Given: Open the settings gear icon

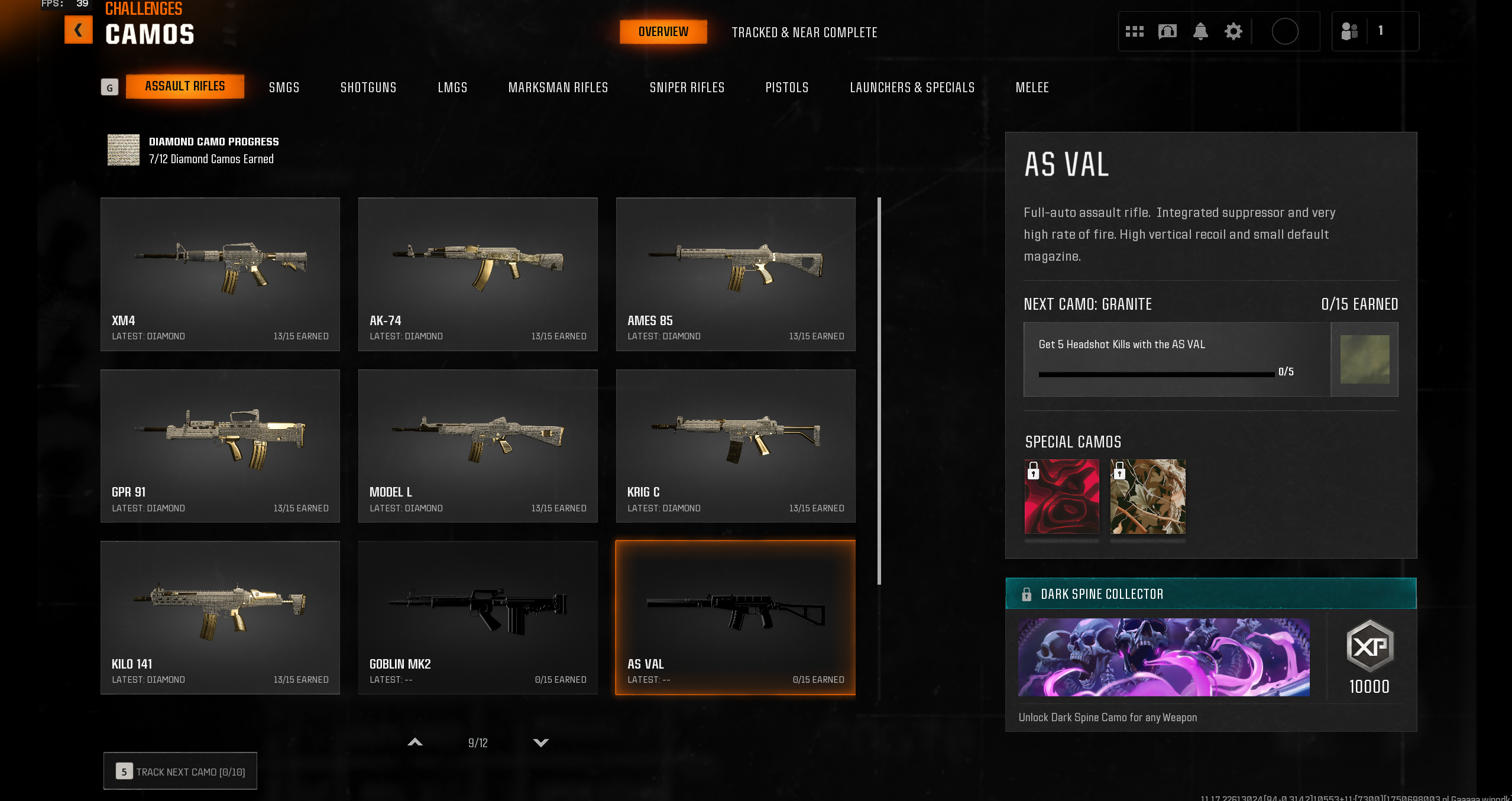Looking at the screenshot, I should point(1233,31).
